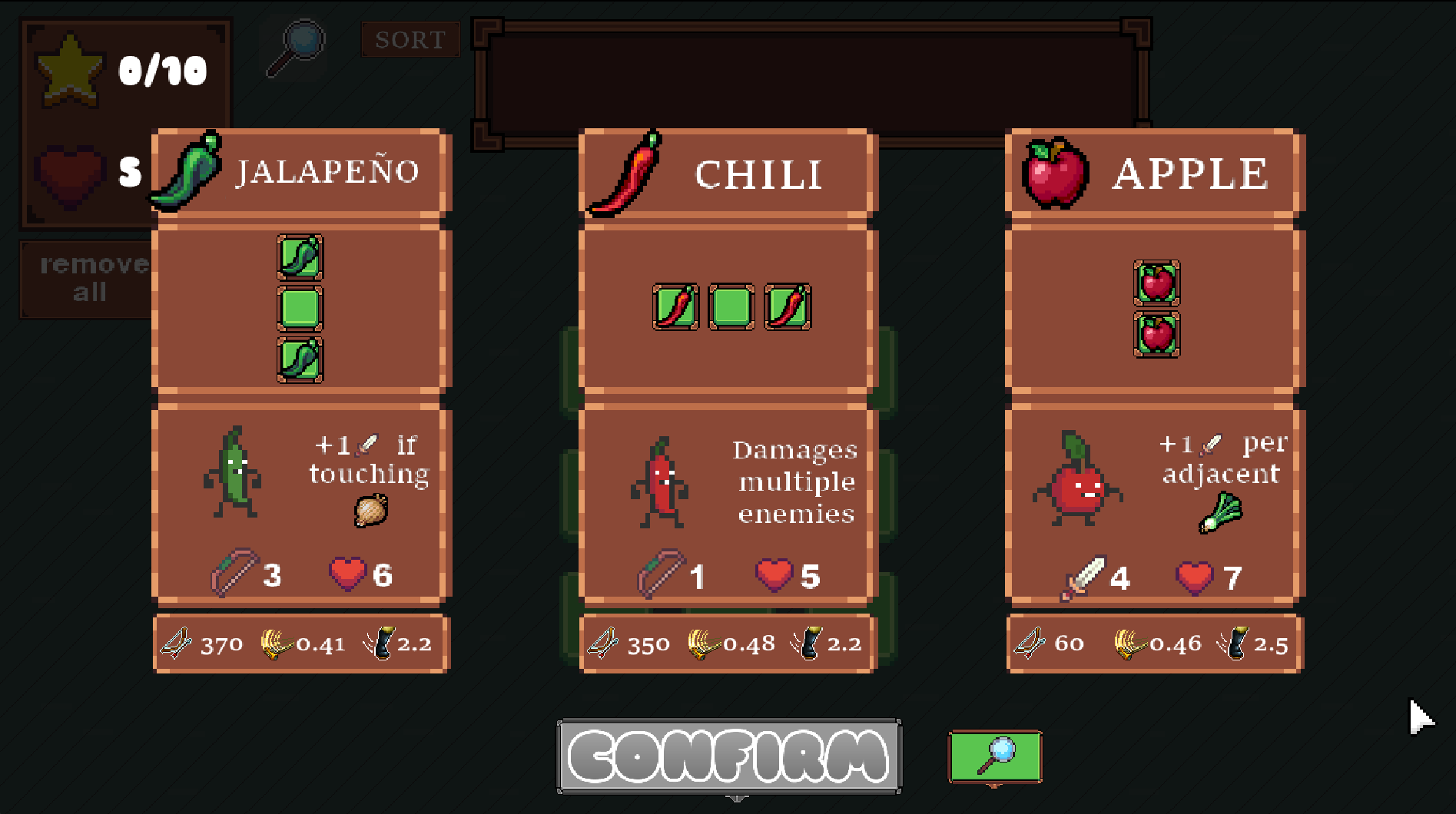This screenshot has width=1456, height=814.
Task: Click the remove all button
Action: tap(87, 278)
